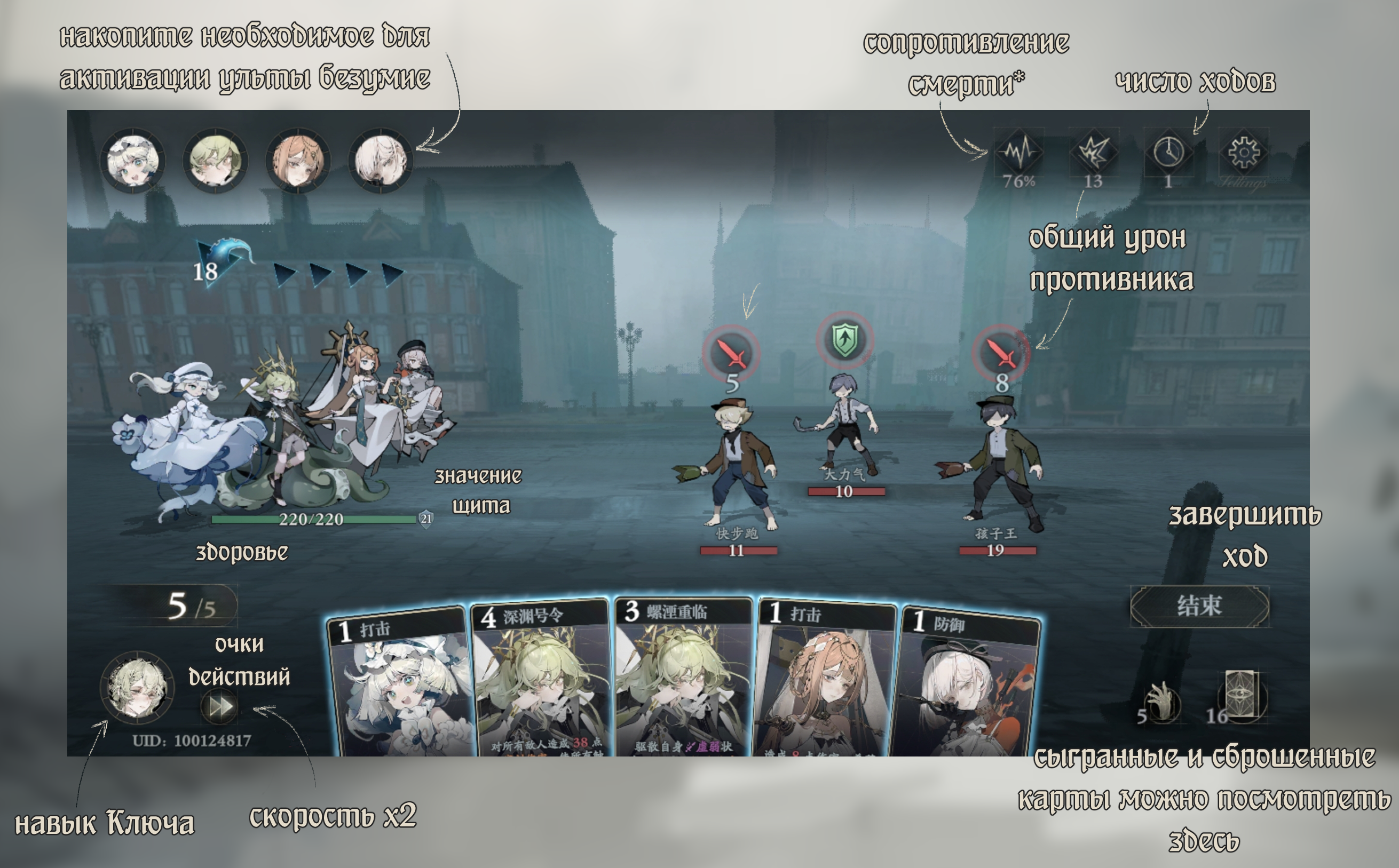The image size is (1399, 868).
Task: Check the clock turn counter icon
Action: pyautogui.click(x=1168, y=153)
